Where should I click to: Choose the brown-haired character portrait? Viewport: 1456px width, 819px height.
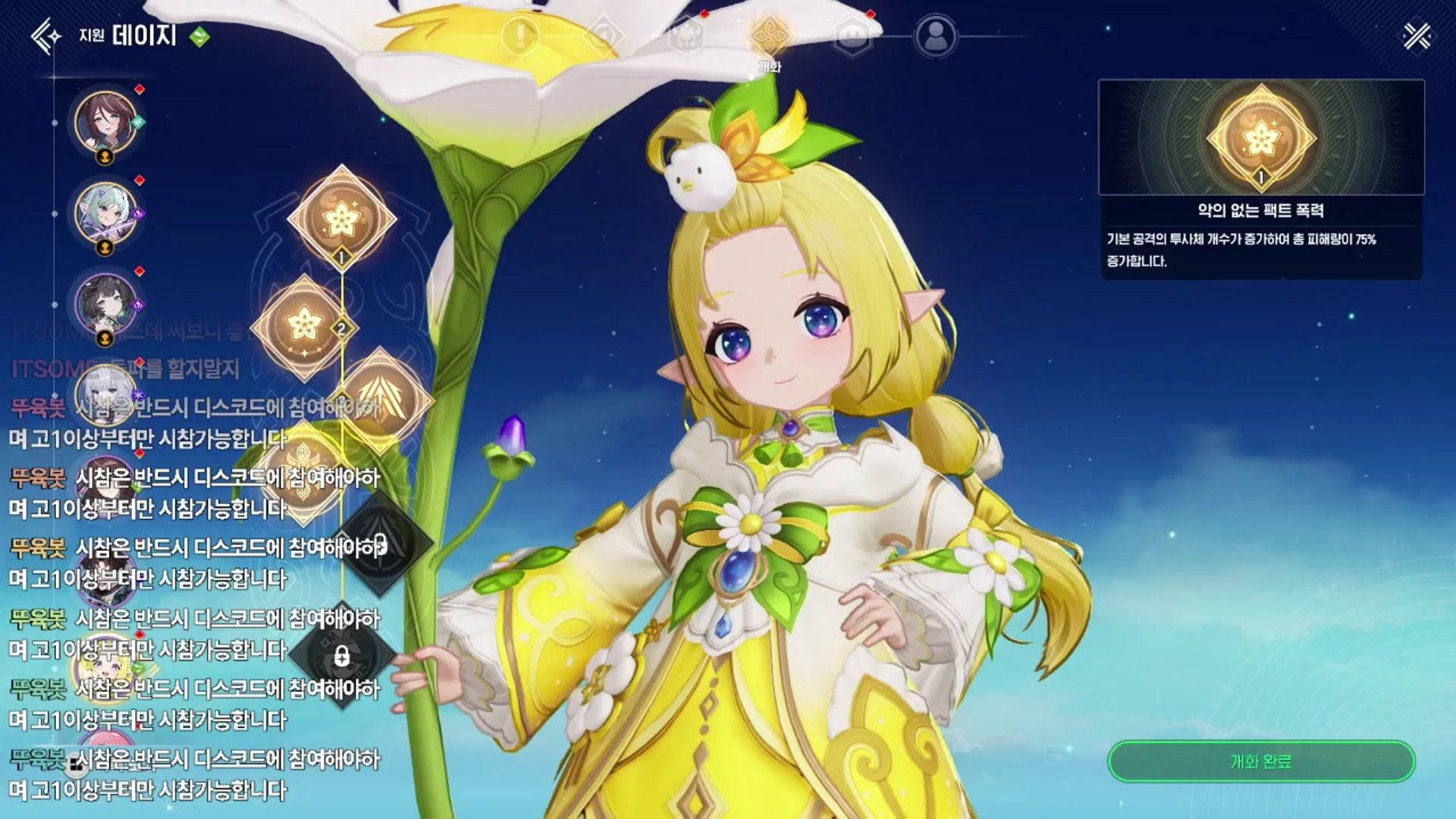pos(106,122)
